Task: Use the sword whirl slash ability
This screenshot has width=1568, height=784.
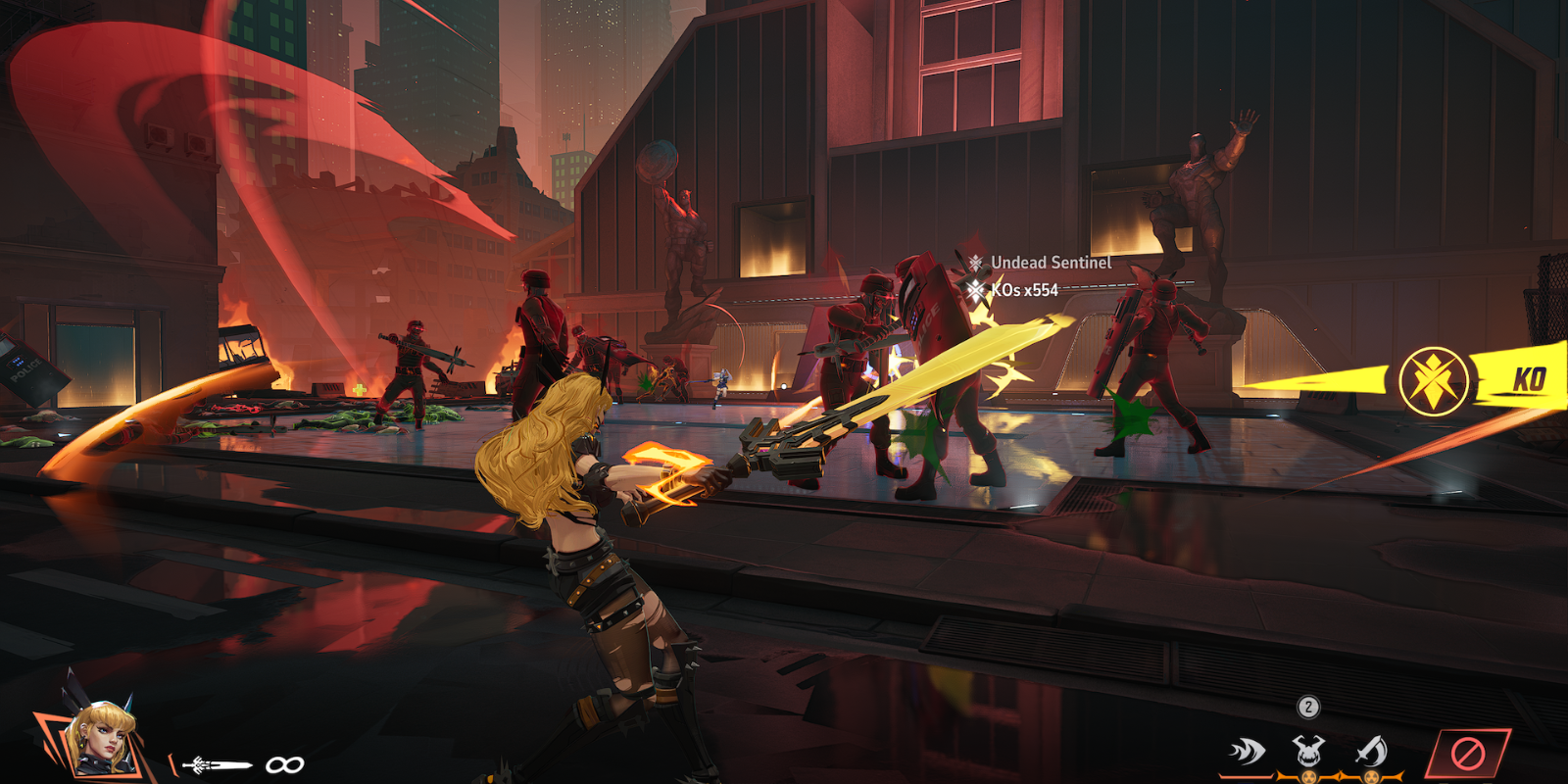Action: click(1370, 752)
